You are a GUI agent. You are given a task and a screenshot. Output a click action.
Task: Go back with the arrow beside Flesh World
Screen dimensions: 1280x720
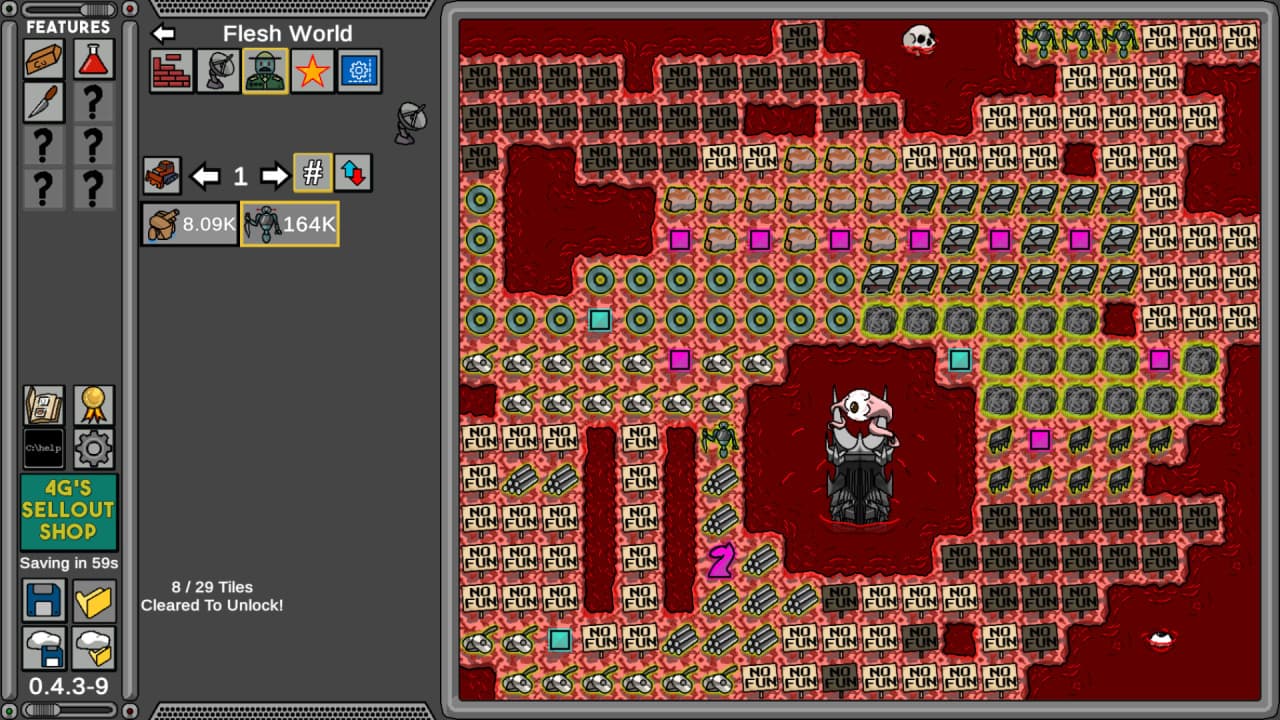(163, 33)
